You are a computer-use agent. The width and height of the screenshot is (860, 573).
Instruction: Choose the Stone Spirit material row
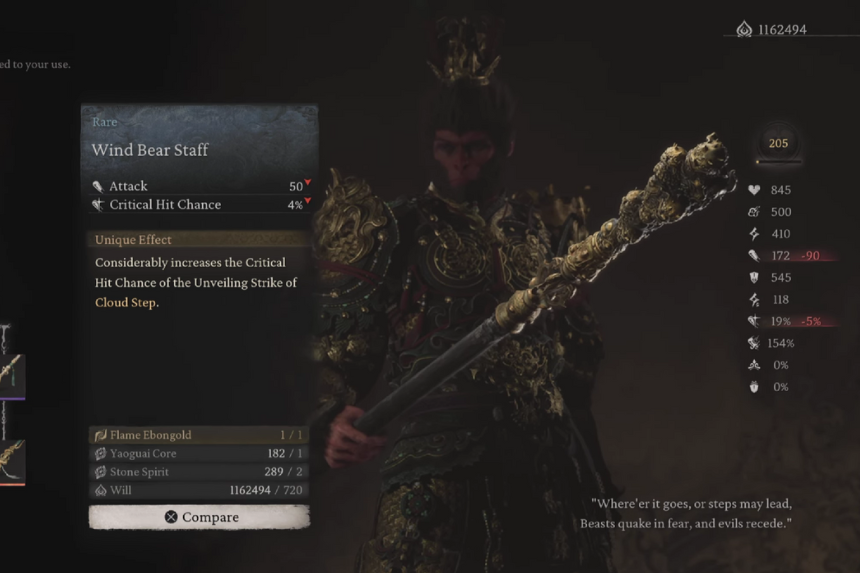click(198, 471)
